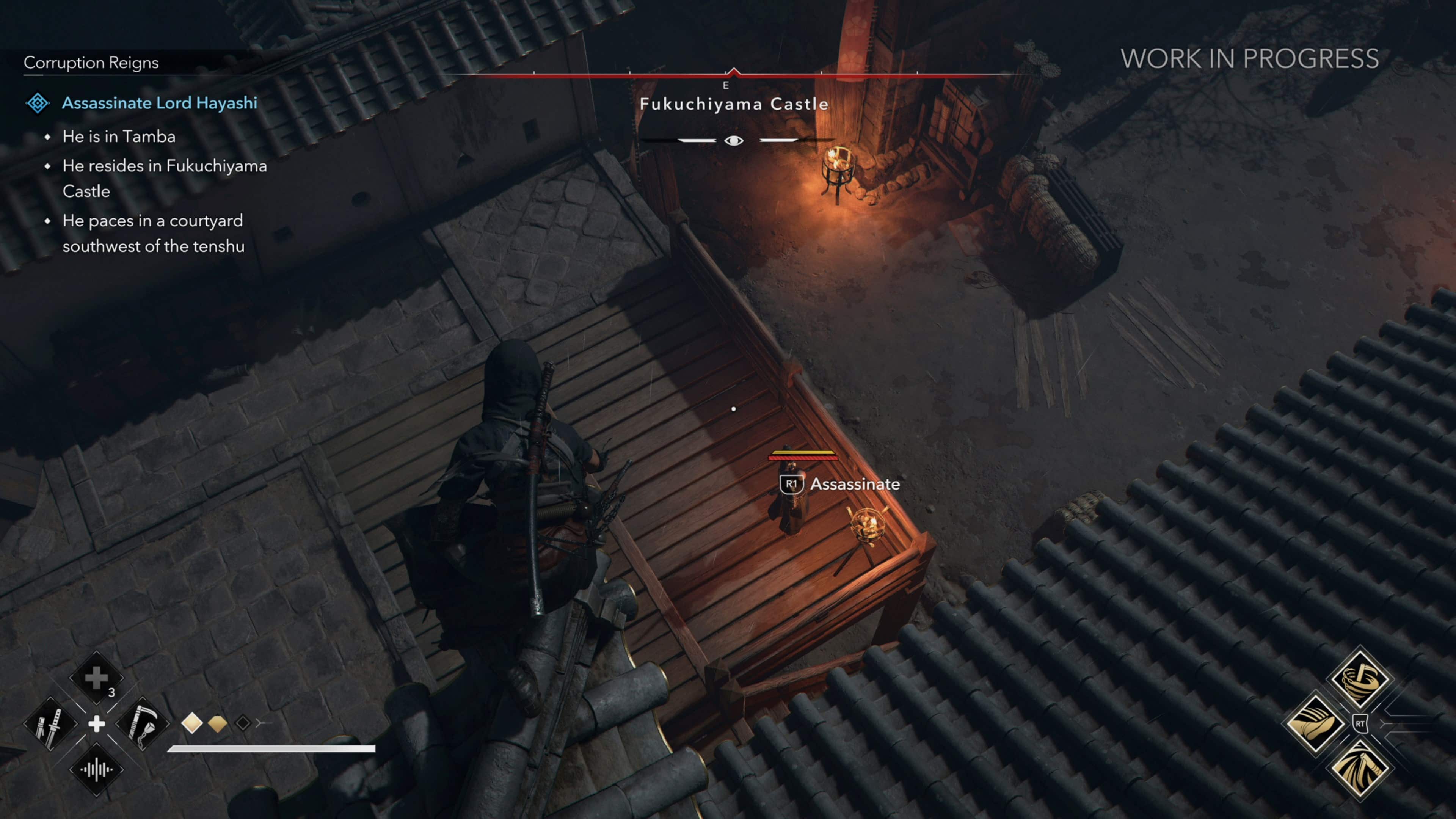Switch to the kusarigama weapon slot
Image resolution: width=1456 pixels, height=819 pixels.
tap(142, 723)
